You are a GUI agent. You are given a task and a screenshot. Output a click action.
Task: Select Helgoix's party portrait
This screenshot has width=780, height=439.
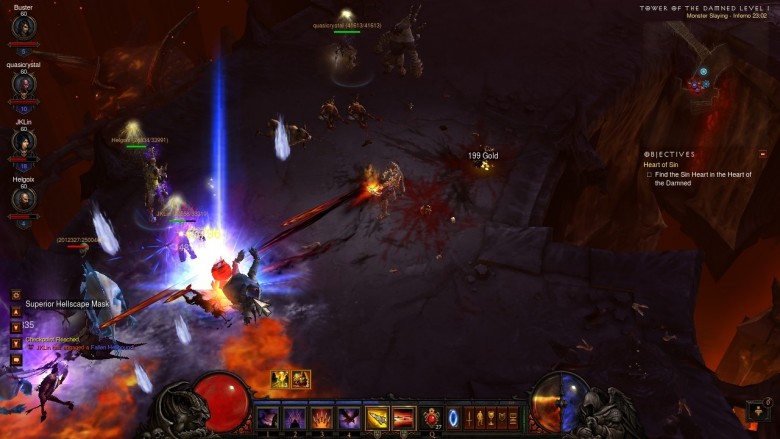click(23, 199)
